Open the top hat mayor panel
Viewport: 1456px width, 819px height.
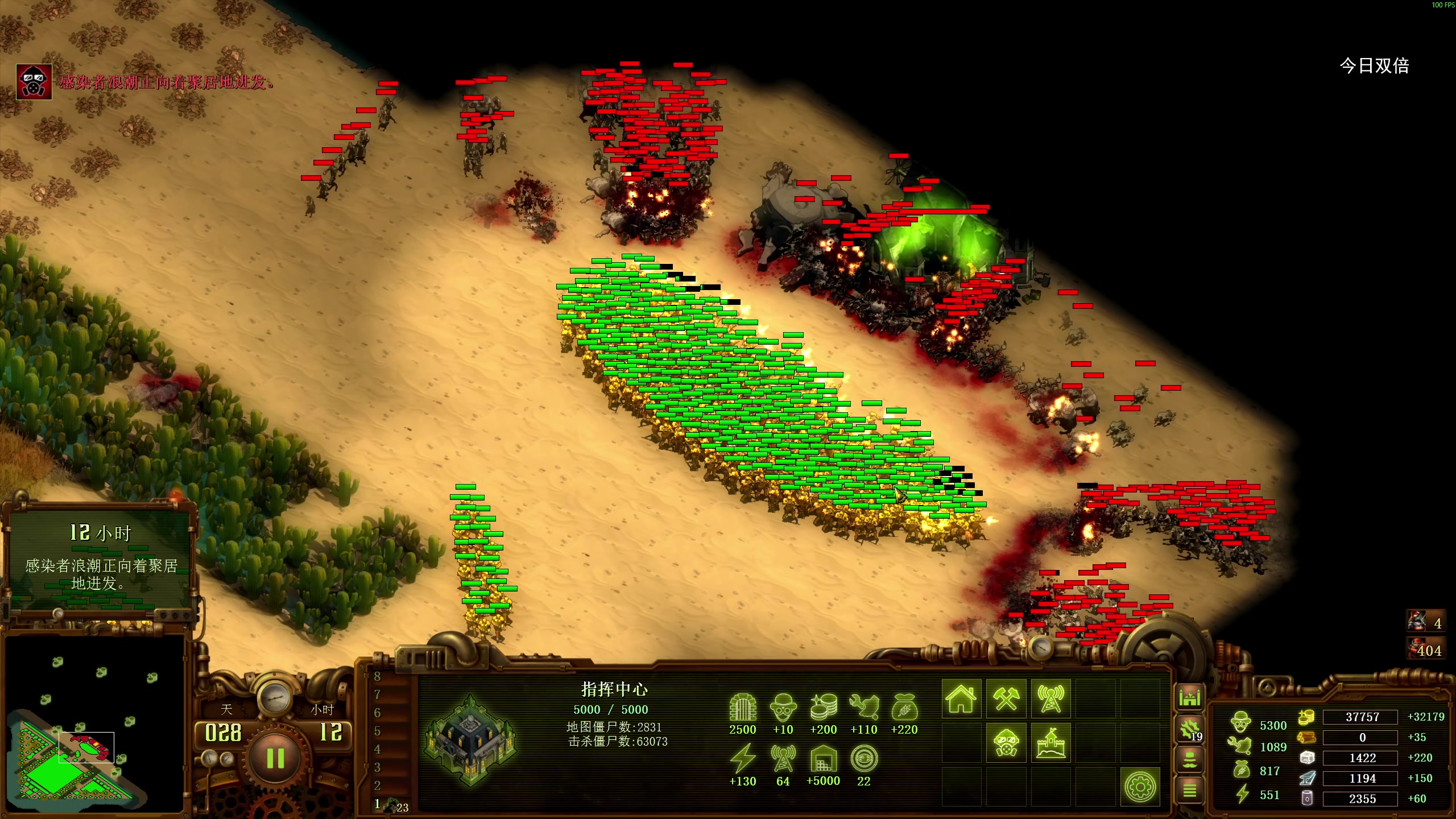pos(1189,760)
